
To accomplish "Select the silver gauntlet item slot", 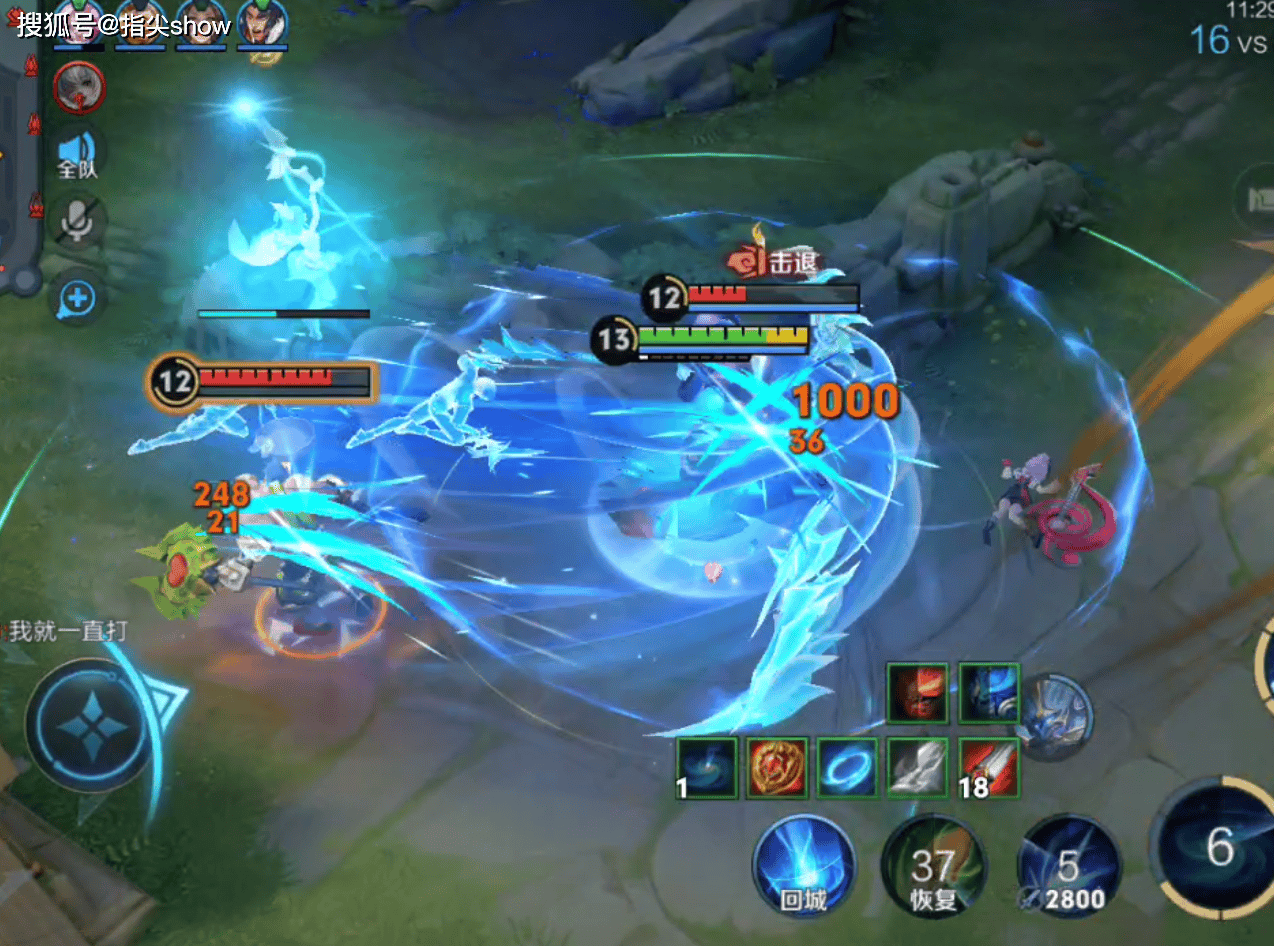I will (918, 768).
